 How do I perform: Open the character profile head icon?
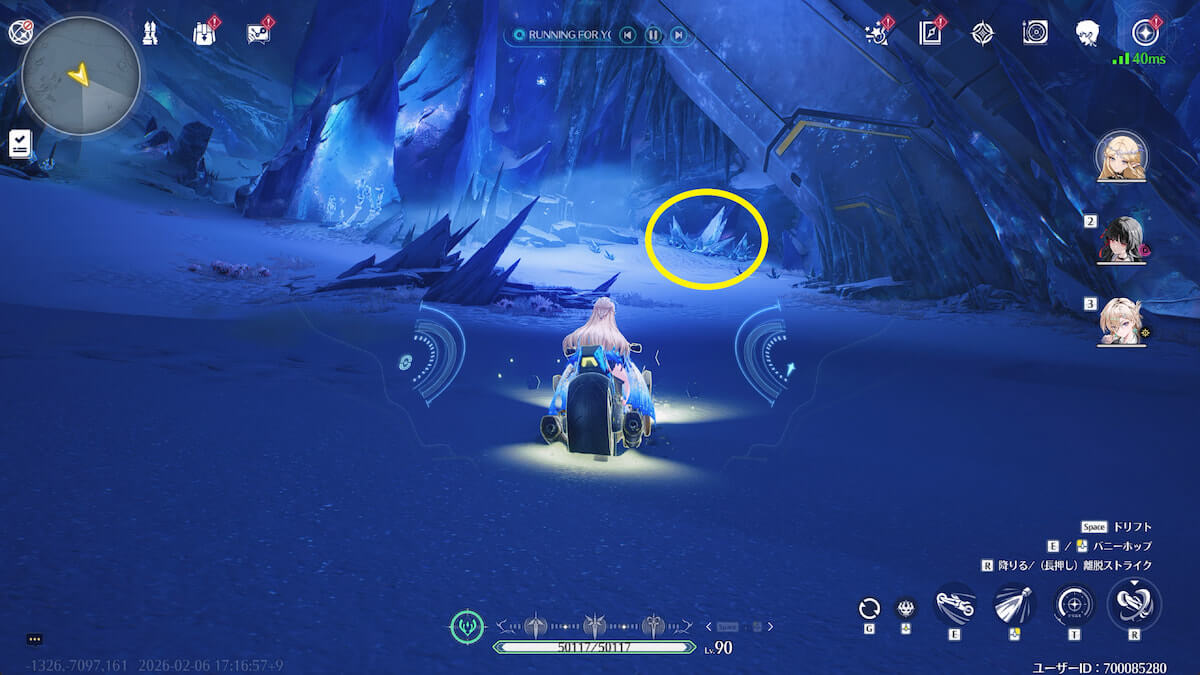click(1088, 34)
